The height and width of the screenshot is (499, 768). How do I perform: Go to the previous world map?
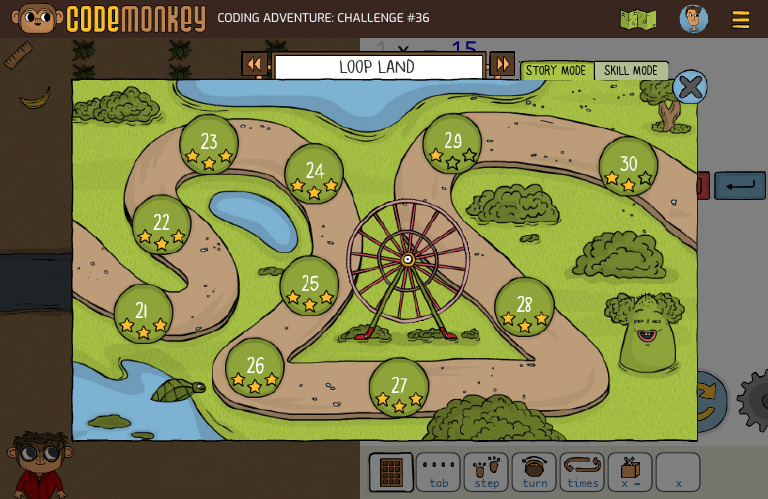coord(255,65)
